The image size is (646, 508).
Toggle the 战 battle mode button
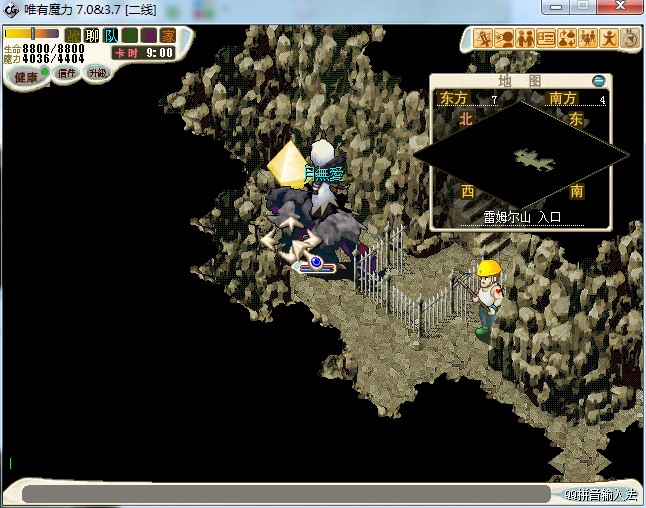click(73, 36)
